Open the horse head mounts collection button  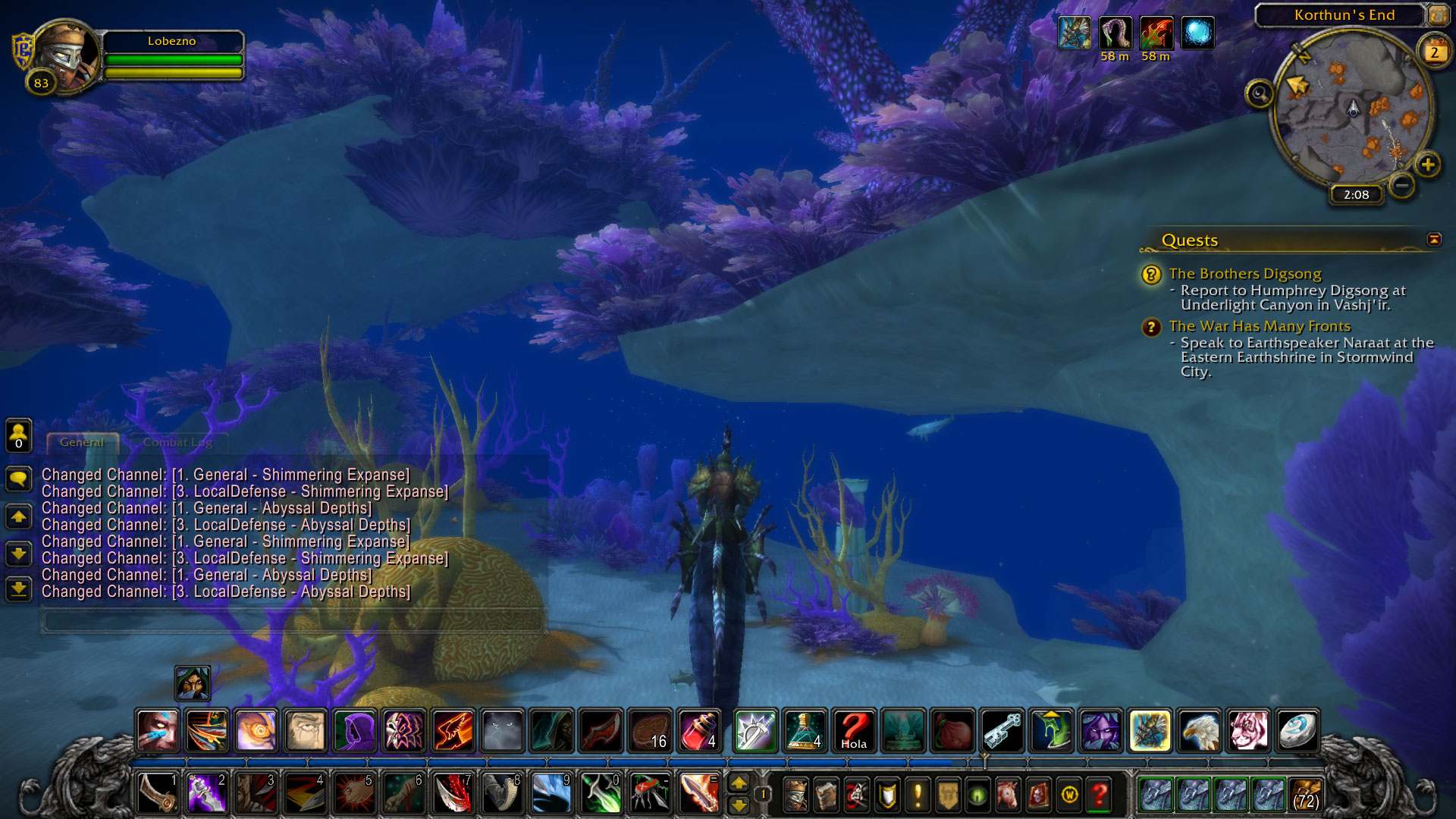(x=1008, y=795)
